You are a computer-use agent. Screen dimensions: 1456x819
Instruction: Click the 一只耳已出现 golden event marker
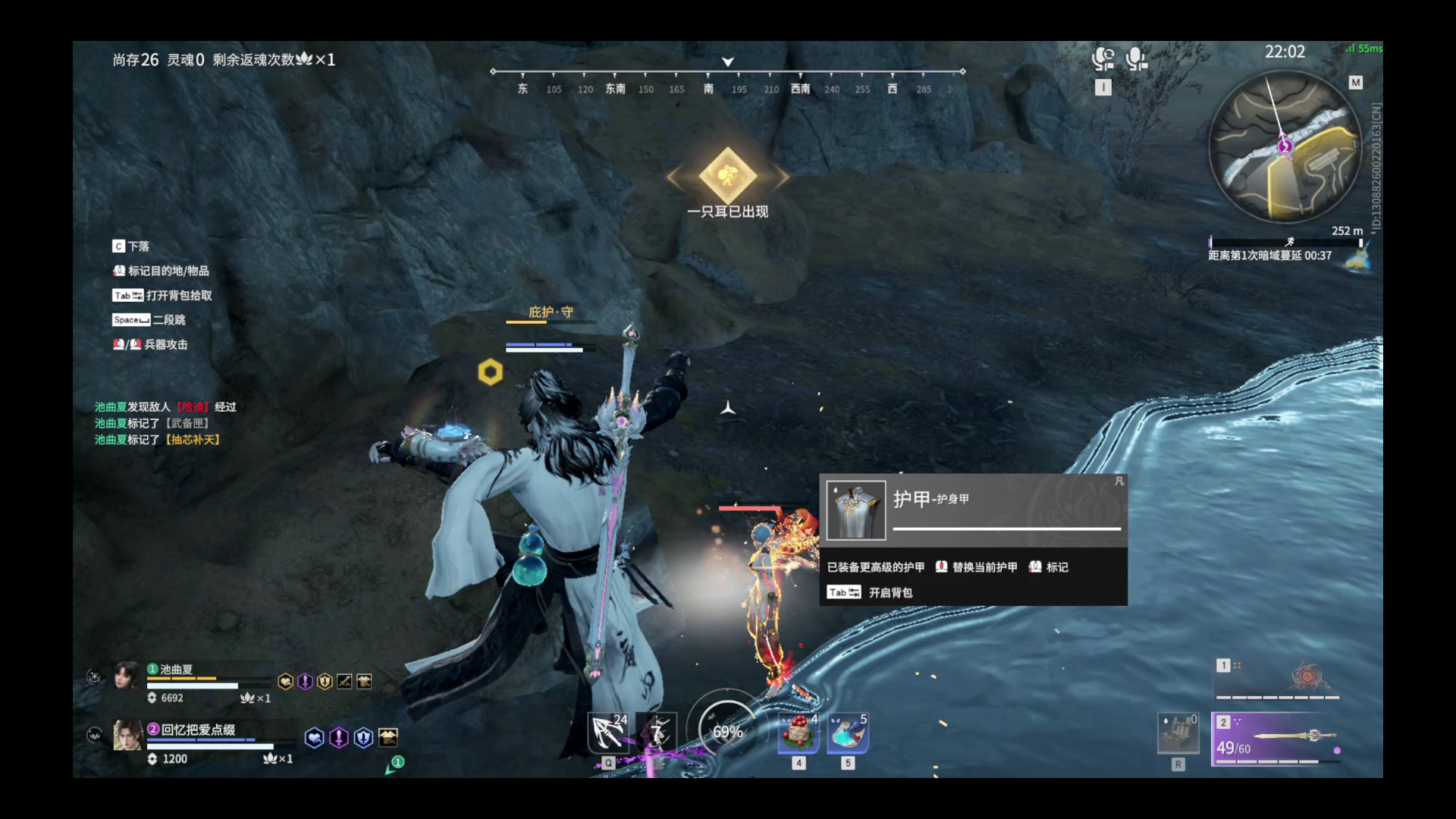[727, 176]
